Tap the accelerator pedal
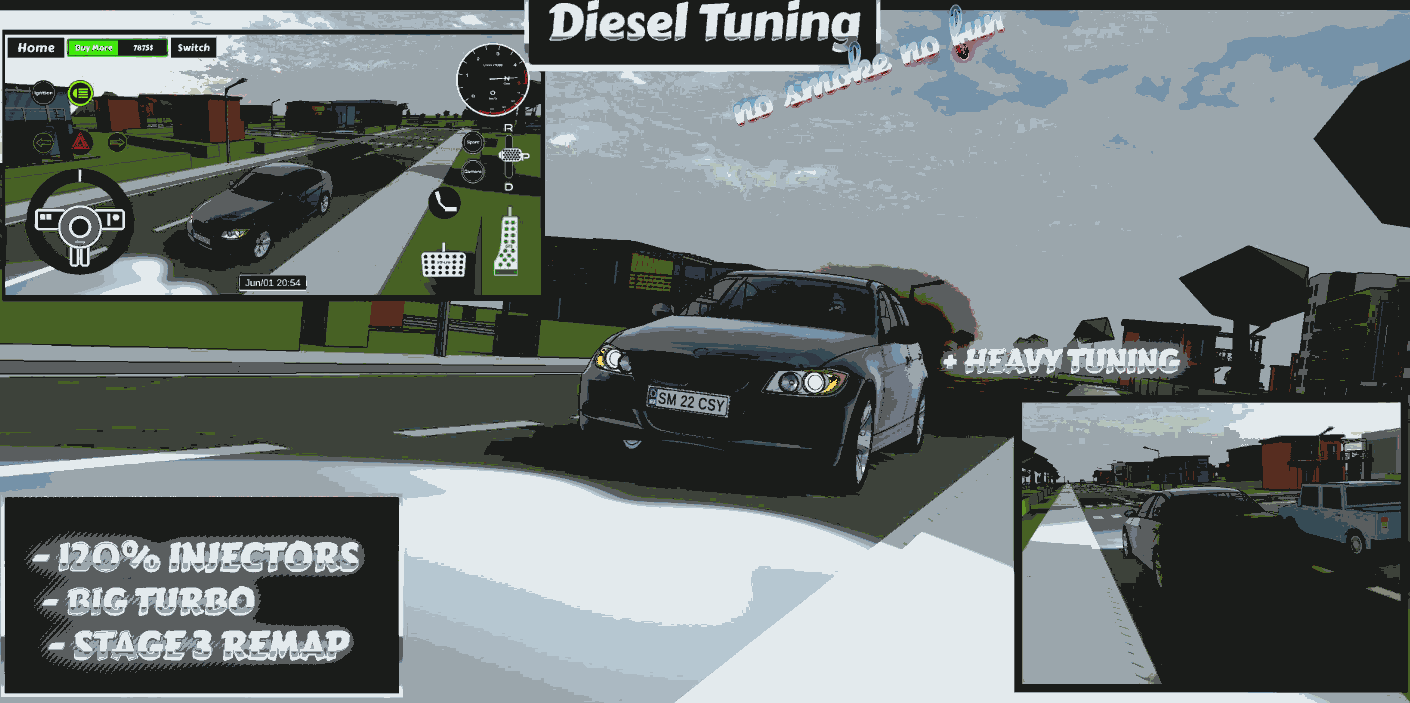This screenshot has width=1410, height=703. 508,245
